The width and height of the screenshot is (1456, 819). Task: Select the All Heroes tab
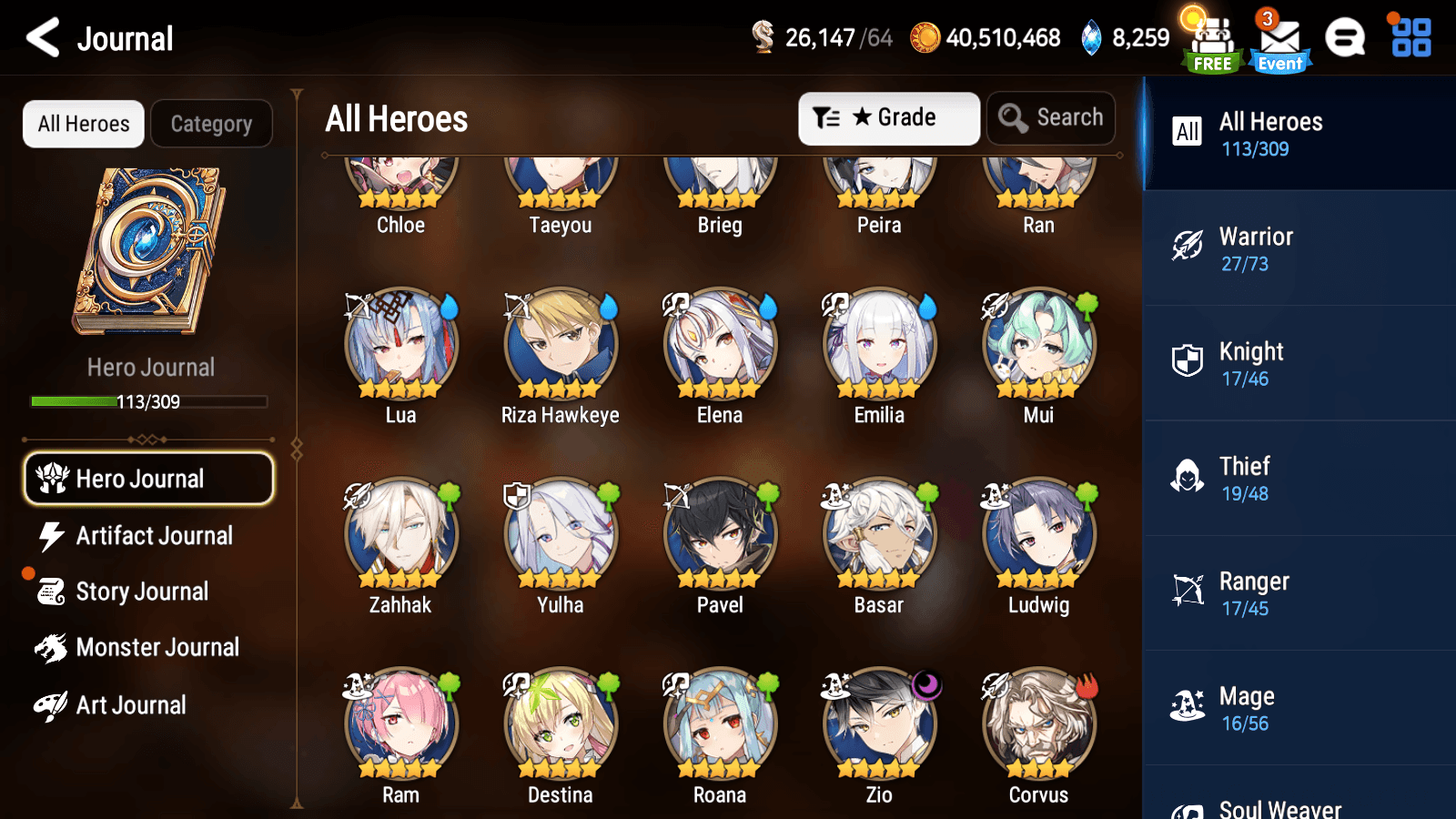click(83, 123)
